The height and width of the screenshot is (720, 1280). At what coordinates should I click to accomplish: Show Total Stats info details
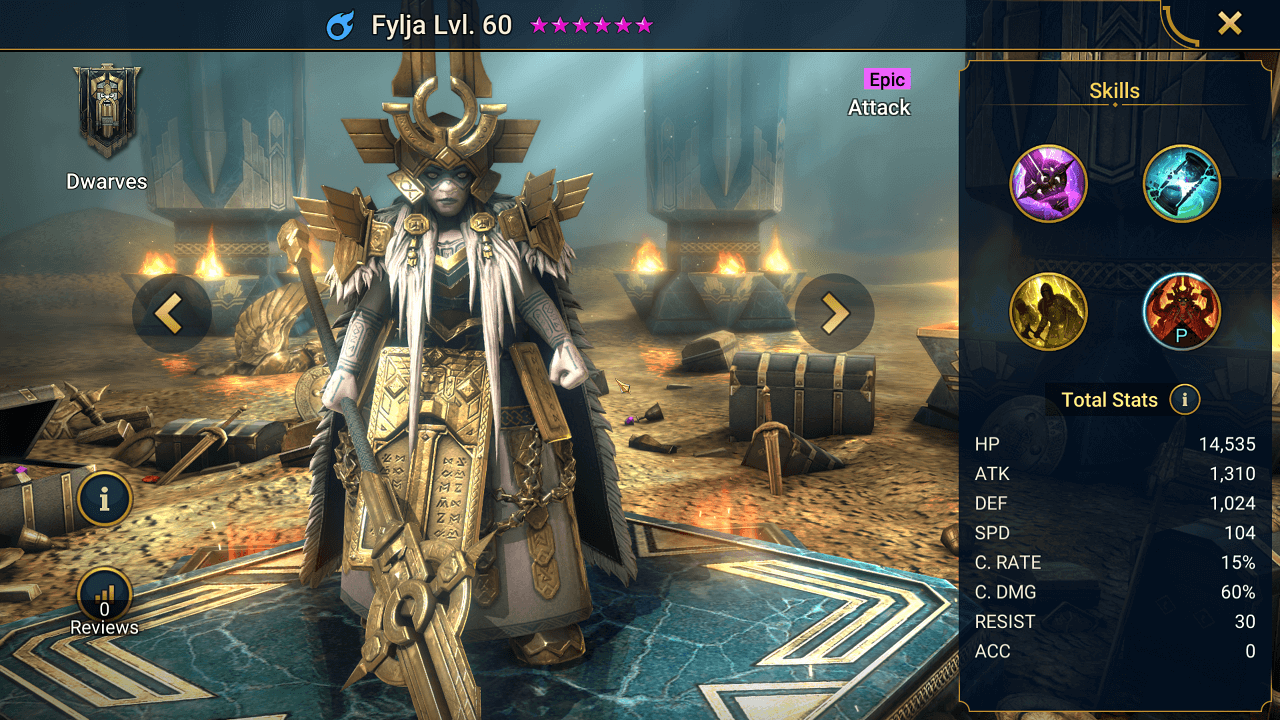coord(1185,400)
